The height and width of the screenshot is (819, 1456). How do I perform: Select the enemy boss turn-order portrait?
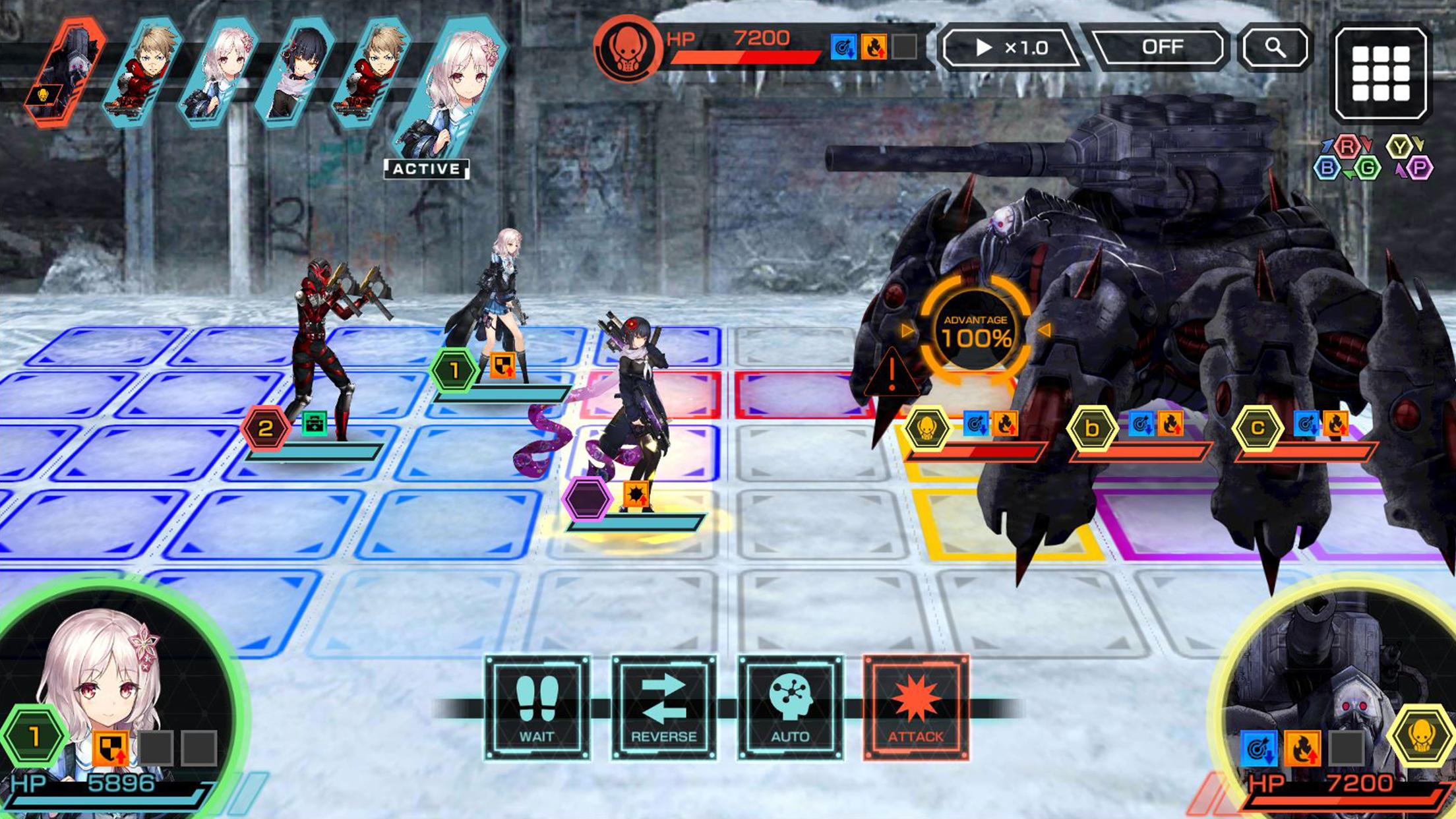click(66, 73)
